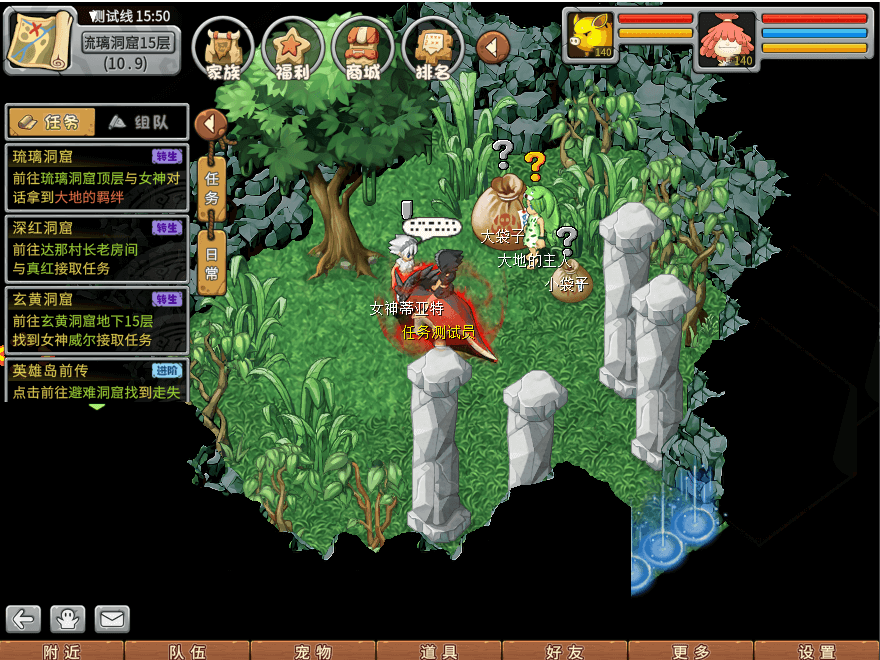Open the 好友 friends menu
The image size is (880, 660).
[x=565, y=651]
